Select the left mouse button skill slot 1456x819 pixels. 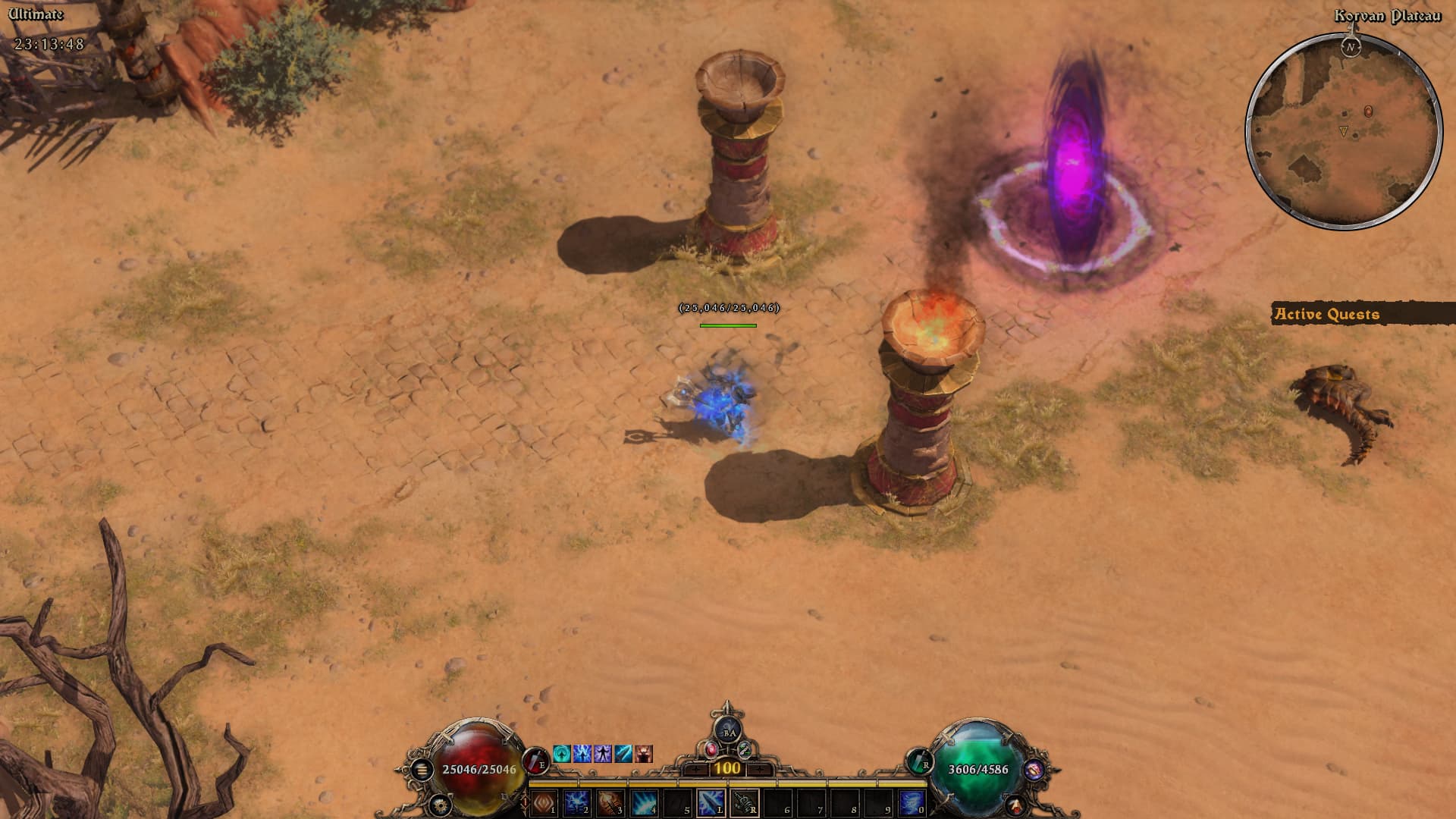[x=710, y=802]
